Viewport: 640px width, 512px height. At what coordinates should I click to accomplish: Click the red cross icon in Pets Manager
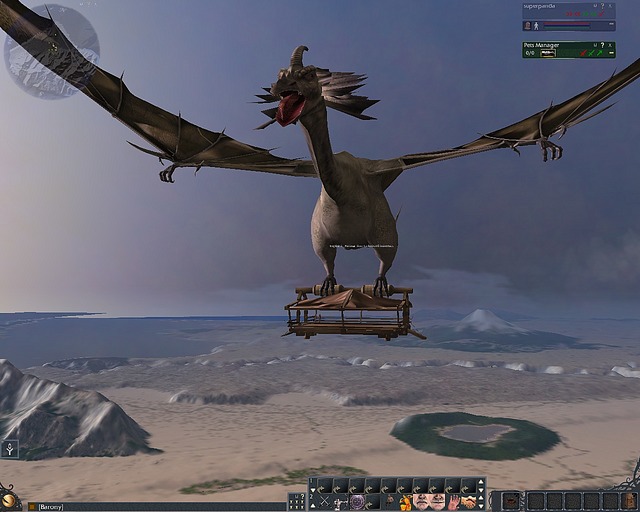582,53
